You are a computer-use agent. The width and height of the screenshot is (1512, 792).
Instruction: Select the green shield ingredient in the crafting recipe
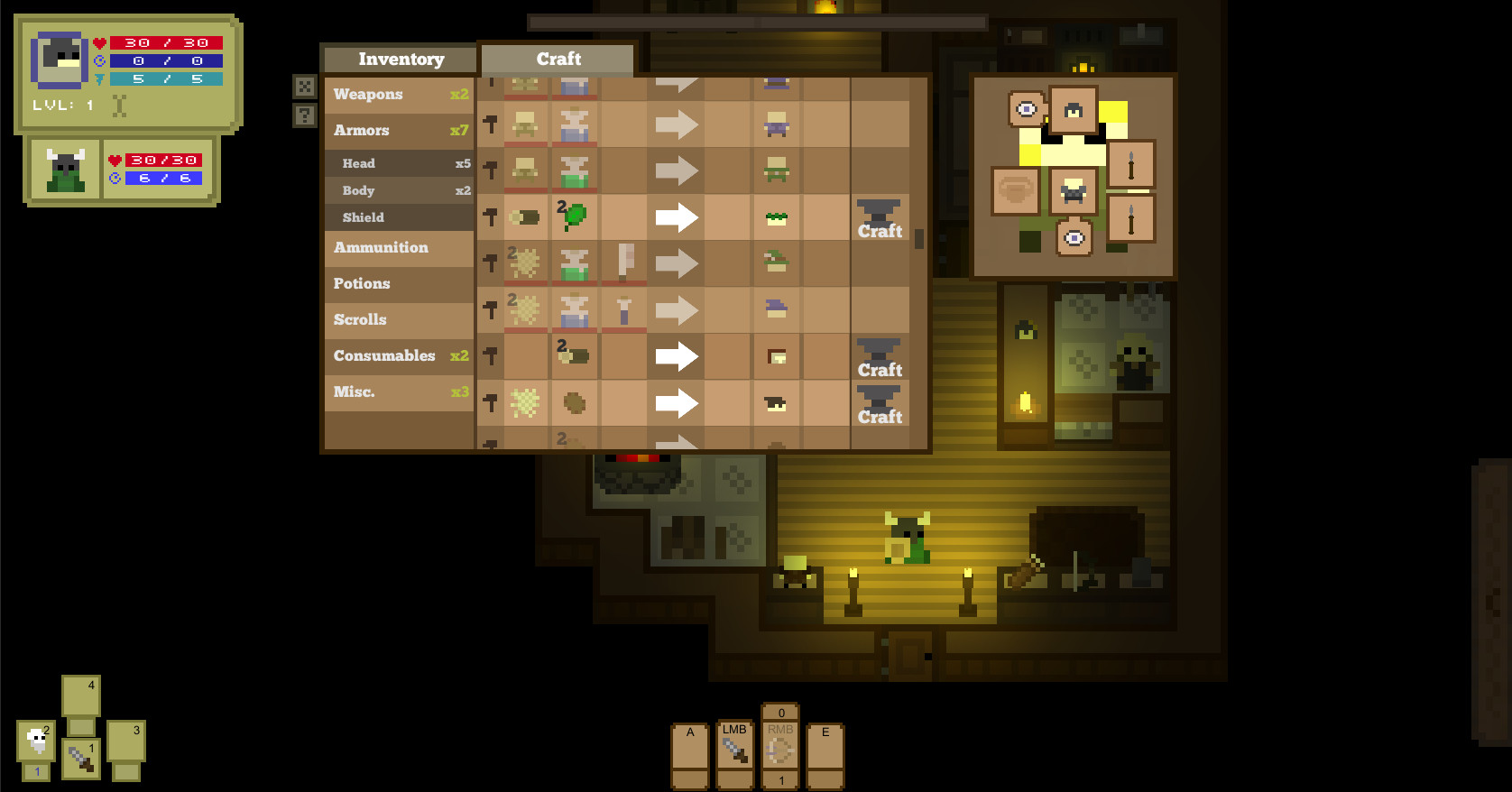click(x=575, y=216)
